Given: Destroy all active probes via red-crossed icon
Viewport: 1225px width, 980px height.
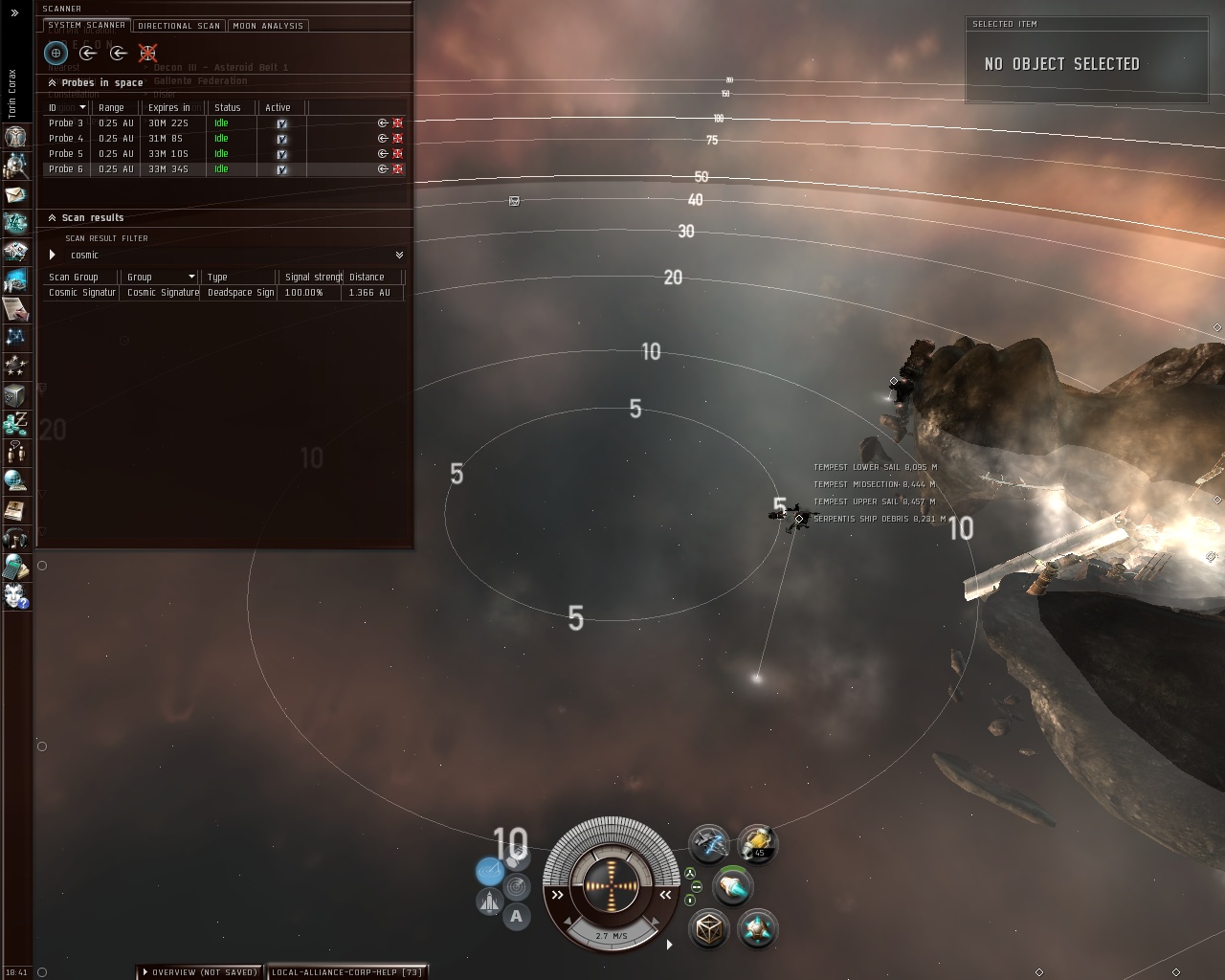Looking at the screenshot, I should (147, 53).
